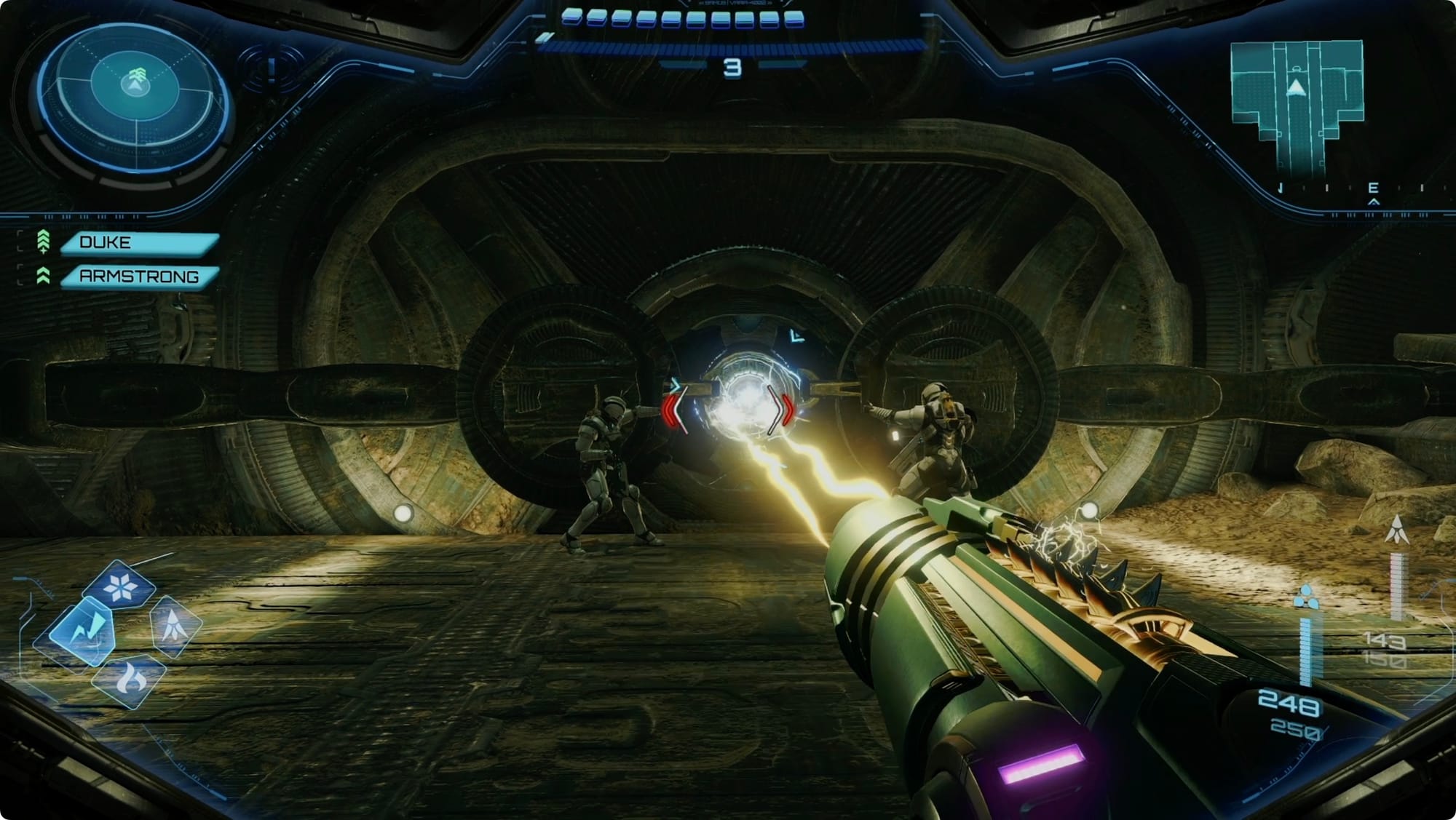Select the missile shot in weapon wheel
Screen dimensions: 1456x820
(x=175, y=626)
